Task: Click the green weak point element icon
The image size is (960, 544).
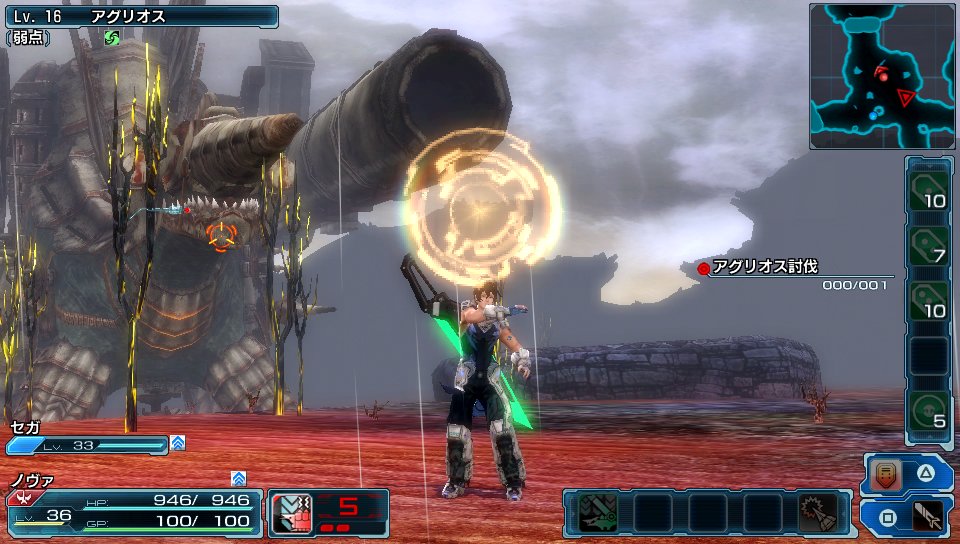Action: click(x=112, y=38)
